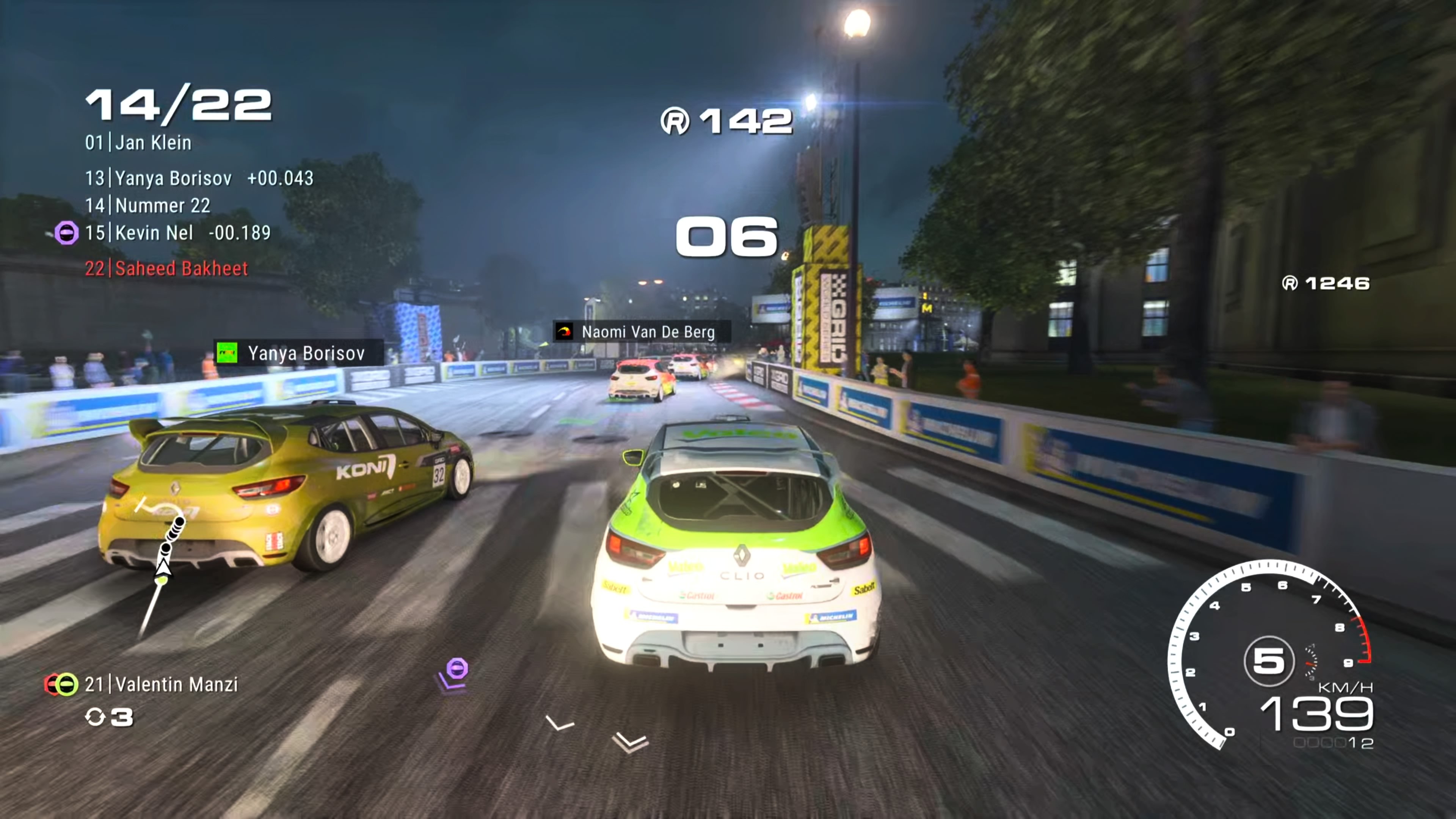Click Naomi Van De Berg's helmet badge
The width and height of the screenshot is (1456, 819).
[x=565, y=333]
